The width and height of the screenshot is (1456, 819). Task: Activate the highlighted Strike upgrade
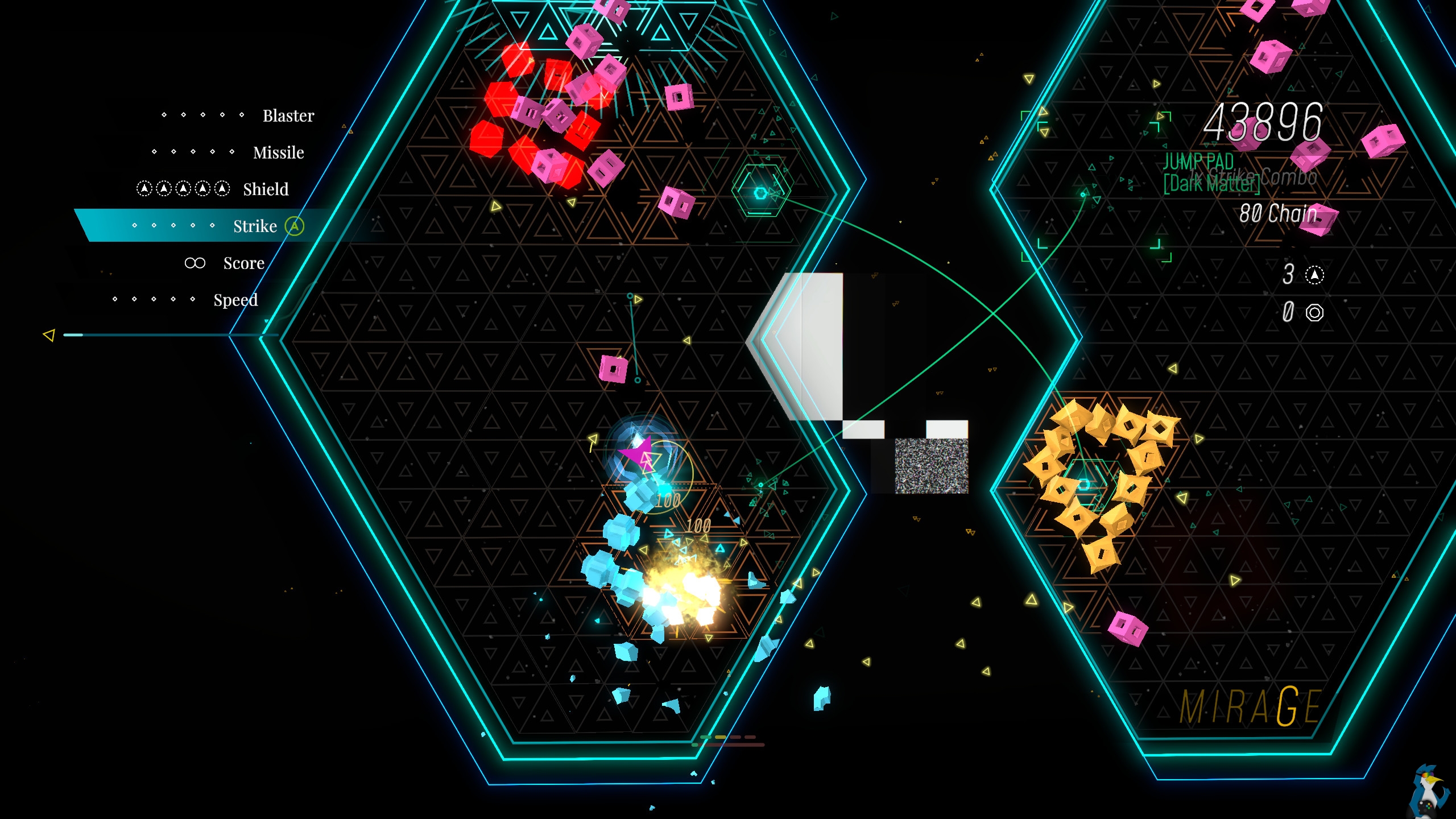coord(255,226)
